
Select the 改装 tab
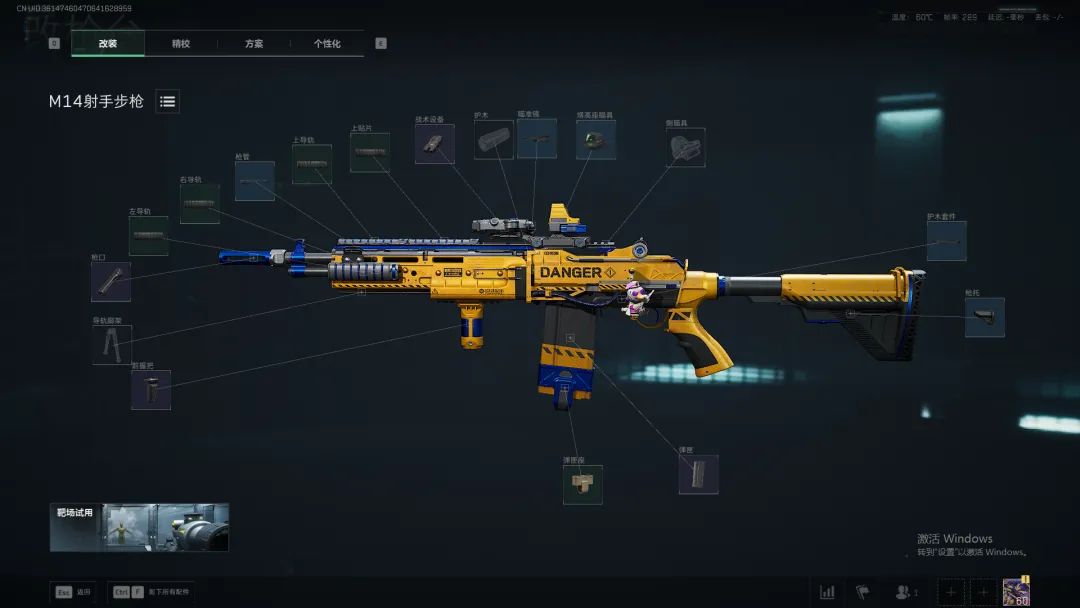click(x=108, y=44)
